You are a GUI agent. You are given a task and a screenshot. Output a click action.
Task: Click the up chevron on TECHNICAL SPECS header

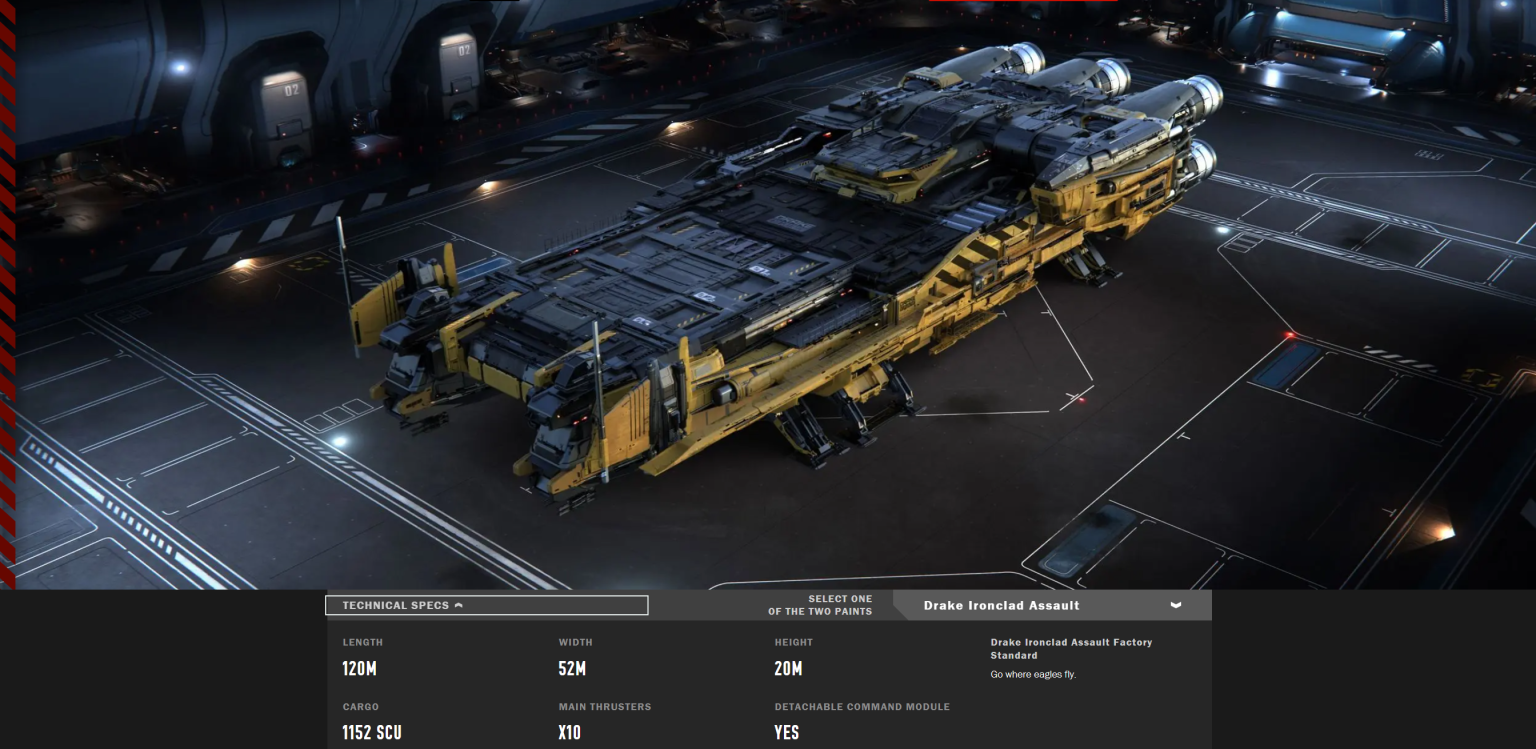click(460, 604)
